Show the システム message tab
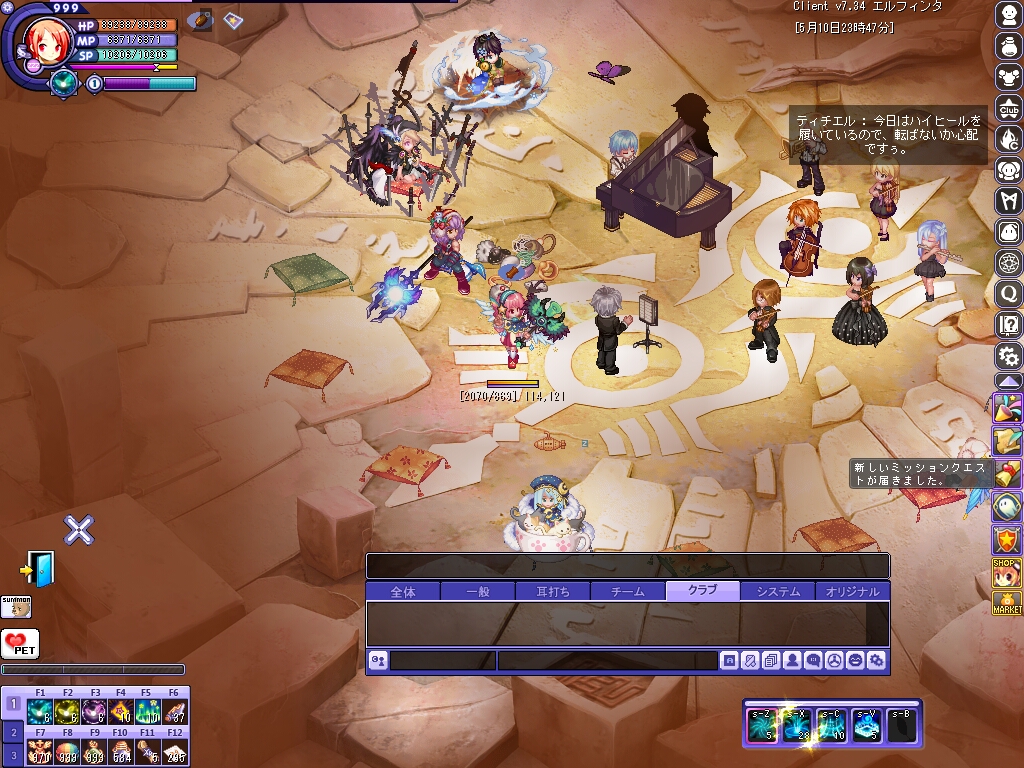The width and height of the screenshot is (1024, 768). click(x=778, y=591)
